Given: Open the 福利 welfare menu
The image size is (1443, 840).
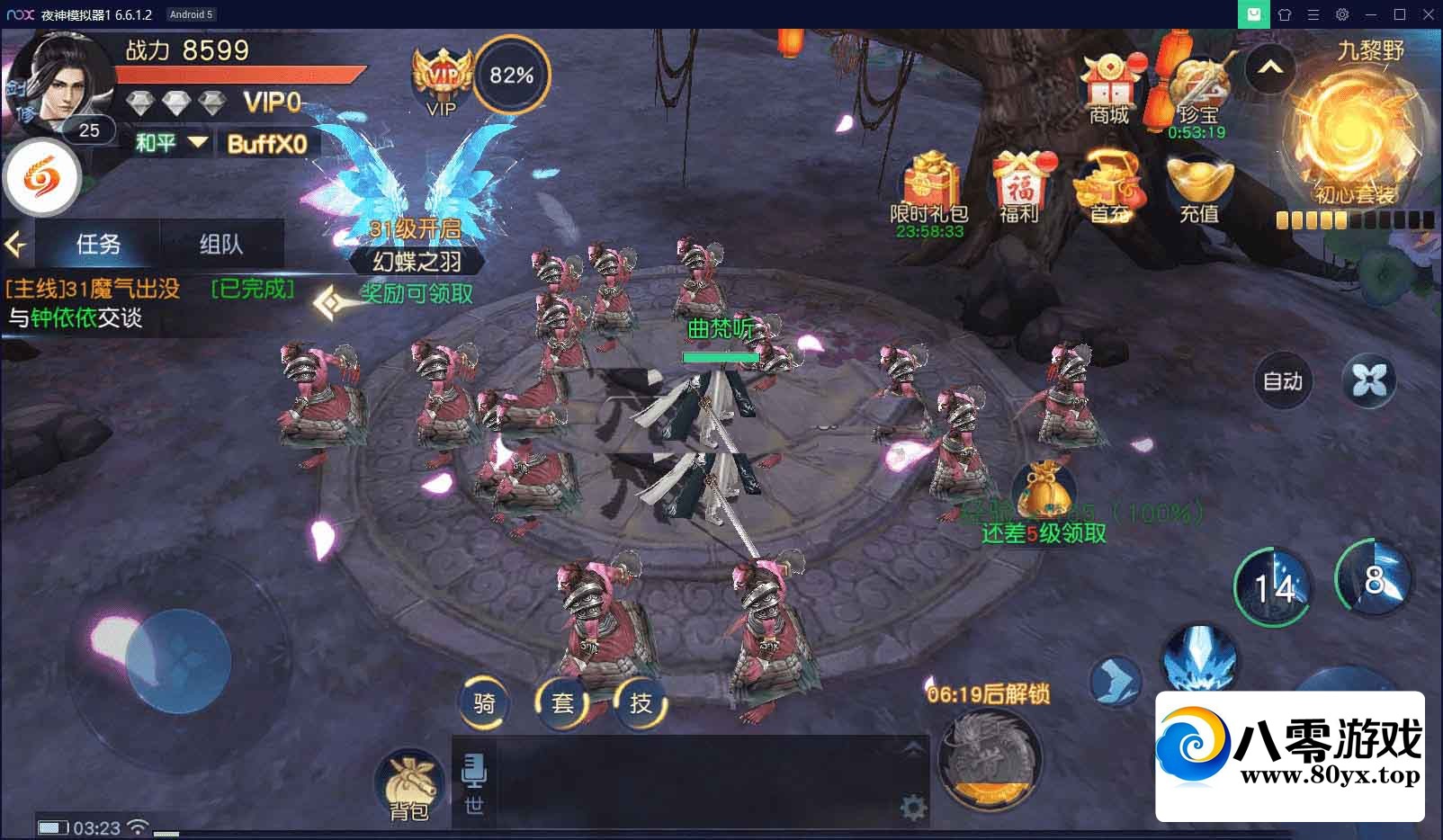Looking at the screenshot, I should coord(1018,187).
